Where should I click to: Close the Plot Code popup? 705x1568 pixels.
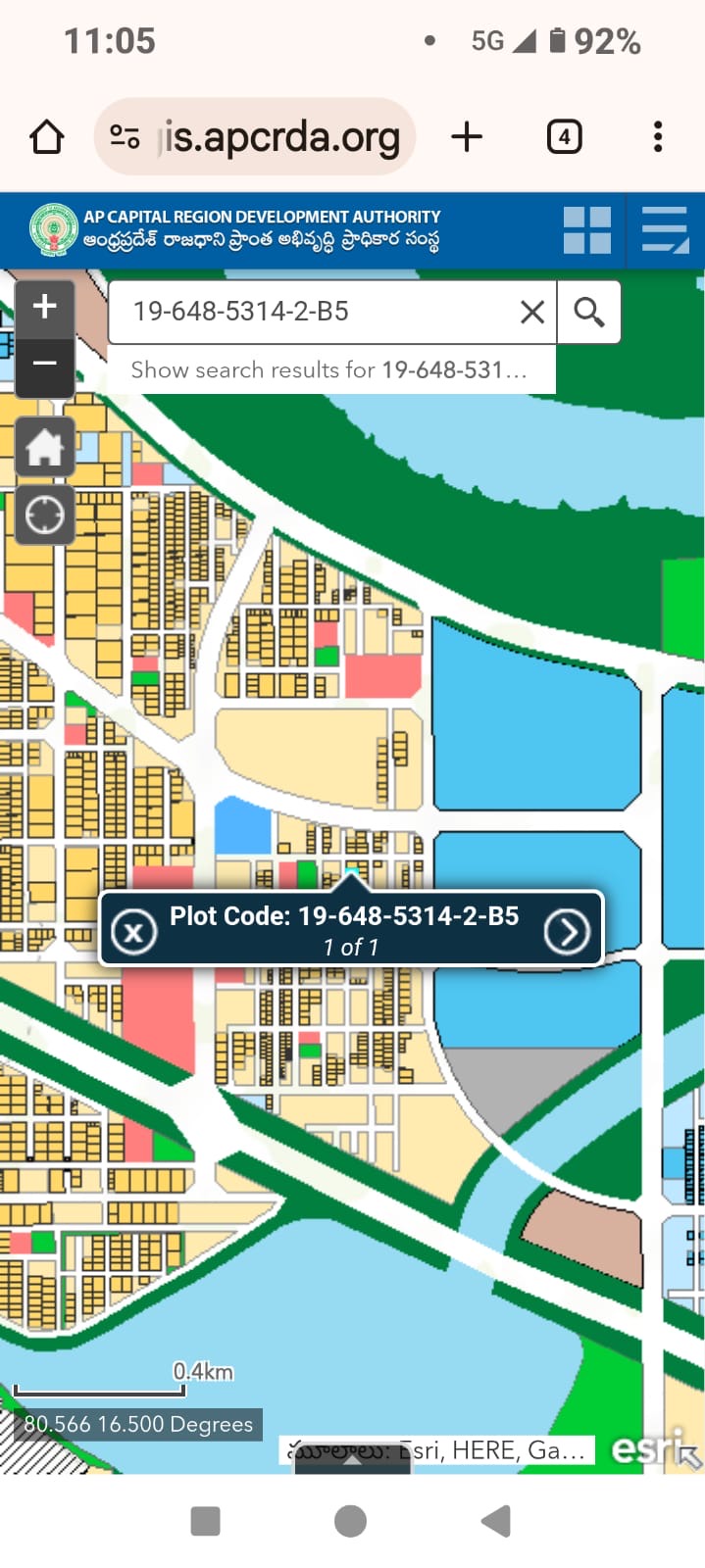click(134, 931)
